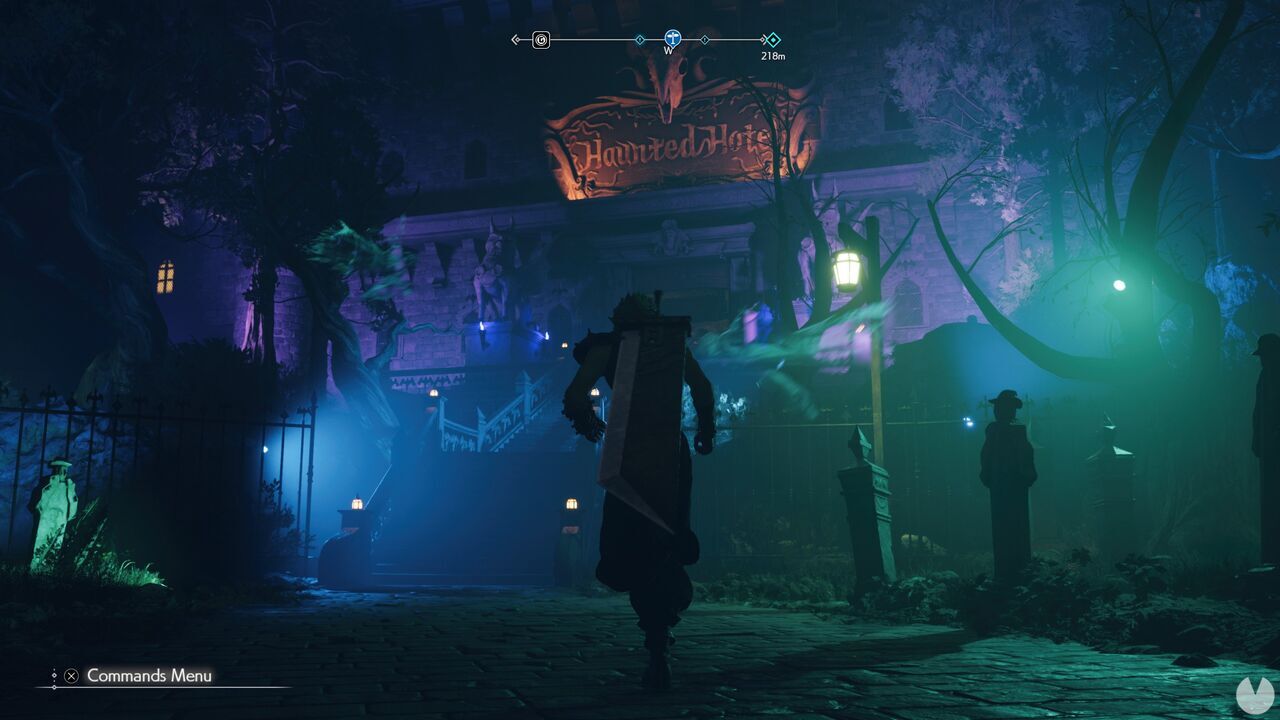The width and height of the screenshot is (1280, 720).
Task: Select the small diamond marker right of the waypoint
Action: click(x=704, y=40)
